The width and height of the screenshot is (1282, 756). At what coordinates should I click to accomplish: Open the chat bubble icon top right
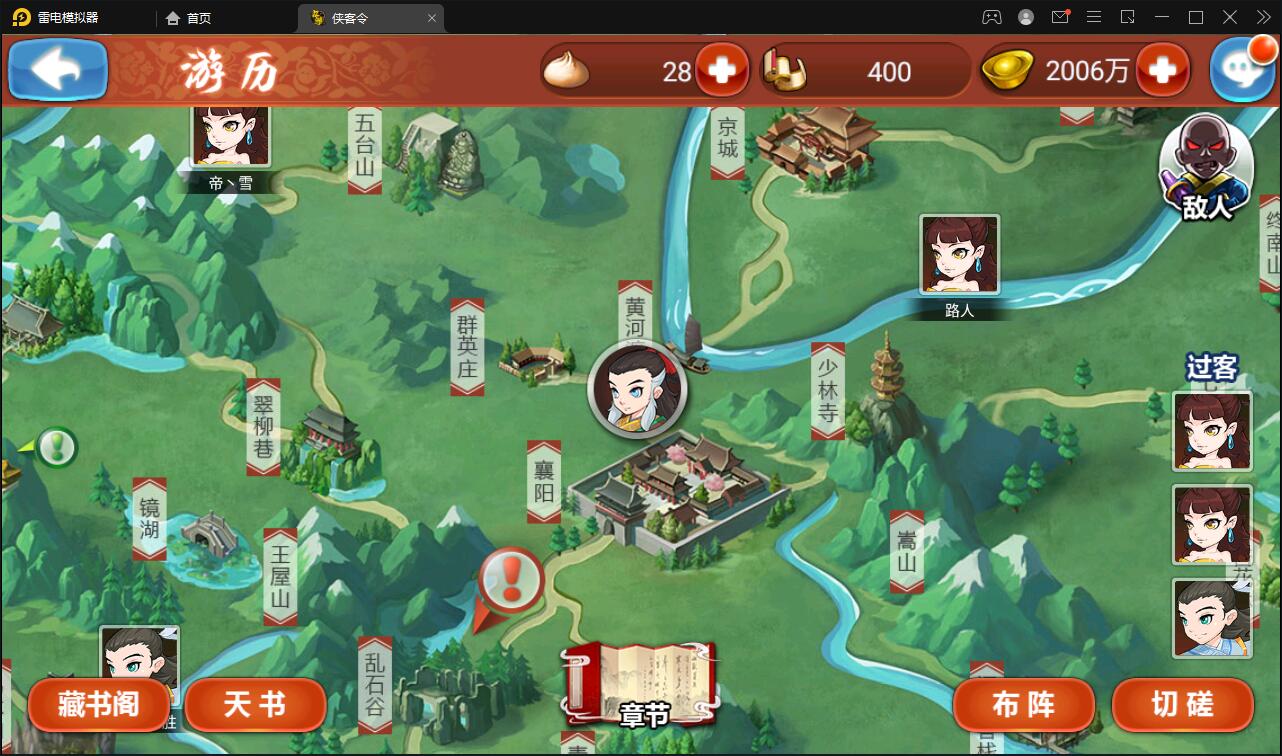point(1243,68)
